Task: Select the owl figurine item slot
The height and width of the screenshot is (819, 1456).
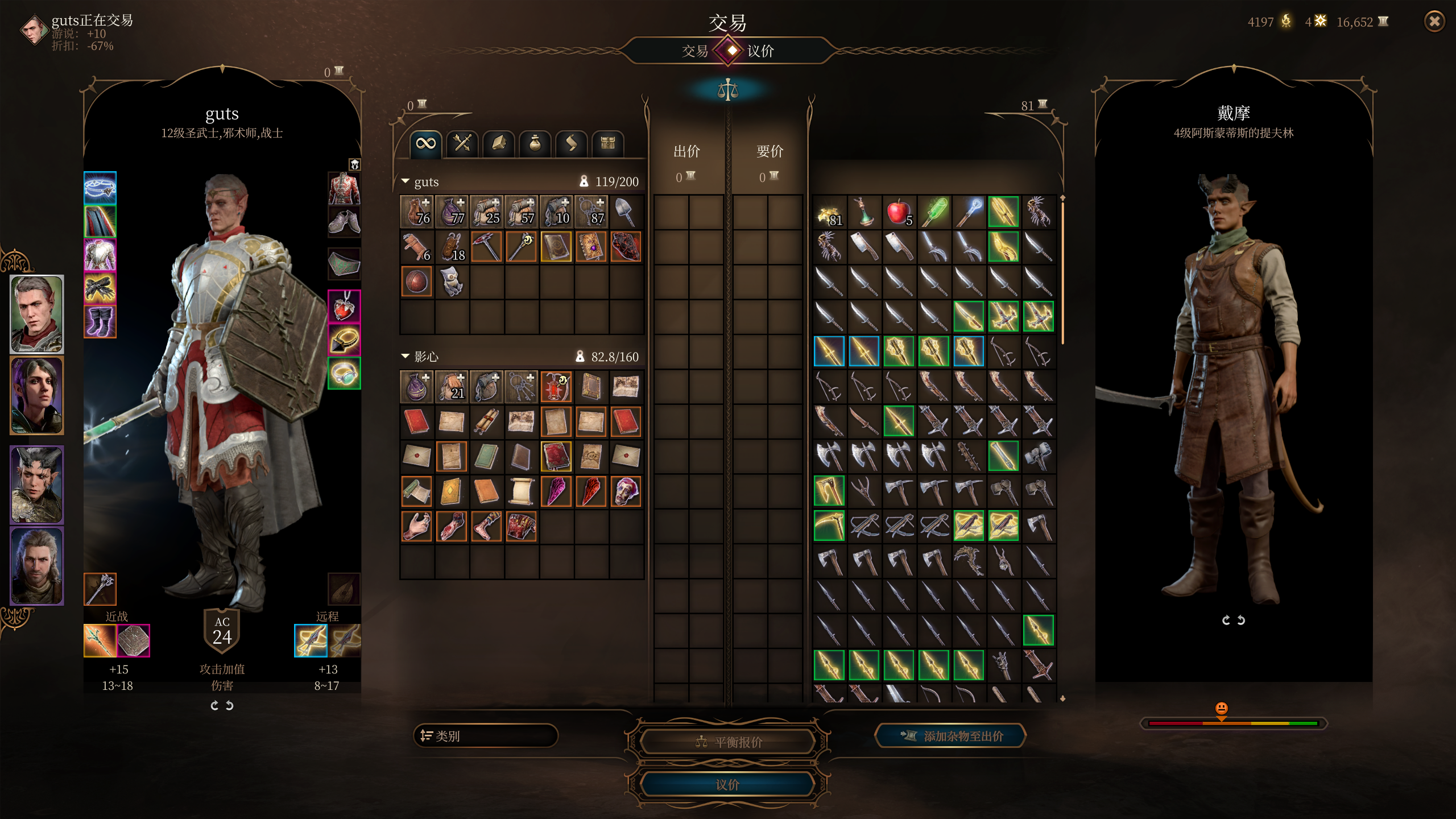Action: 452,282
